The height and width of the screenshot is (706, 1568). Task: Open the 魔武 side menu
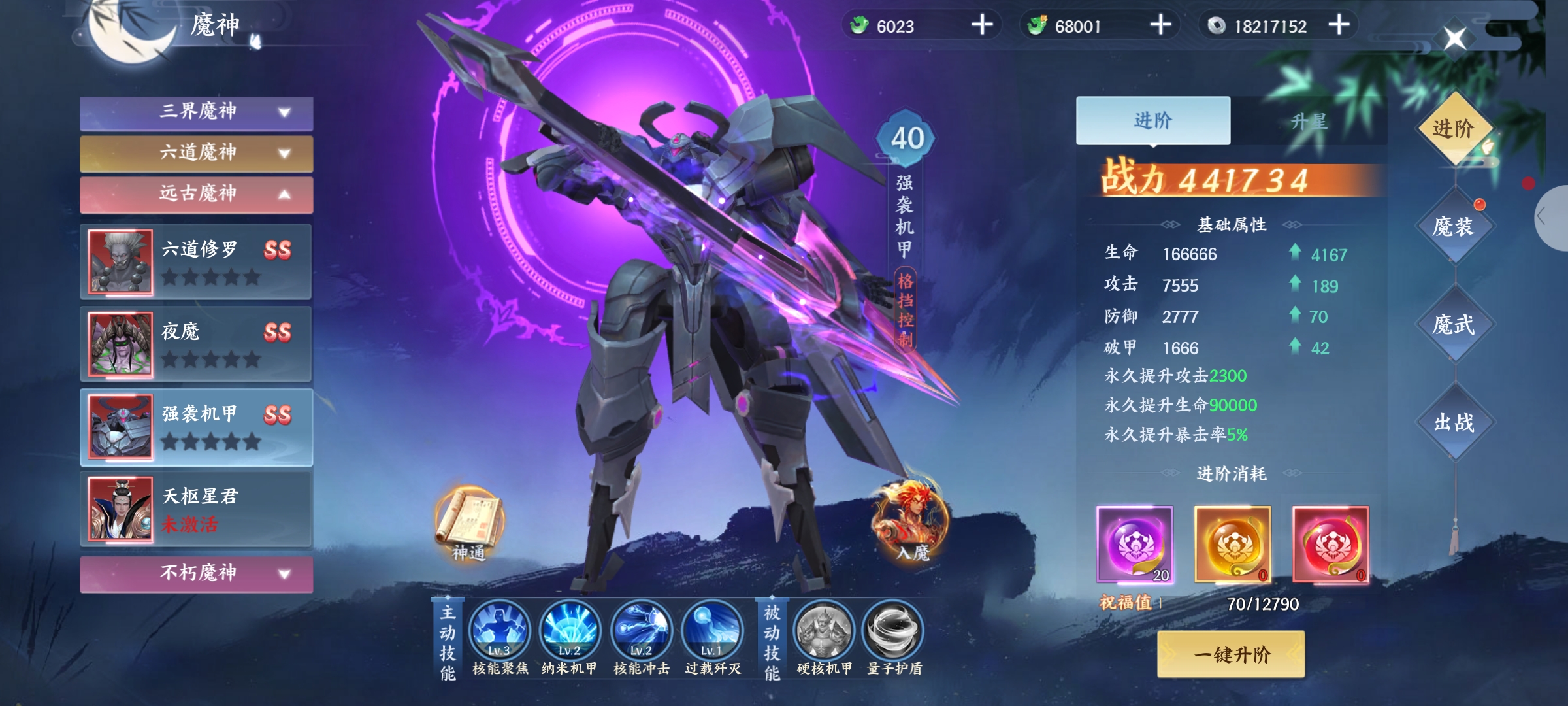[x=1454, y=324]
